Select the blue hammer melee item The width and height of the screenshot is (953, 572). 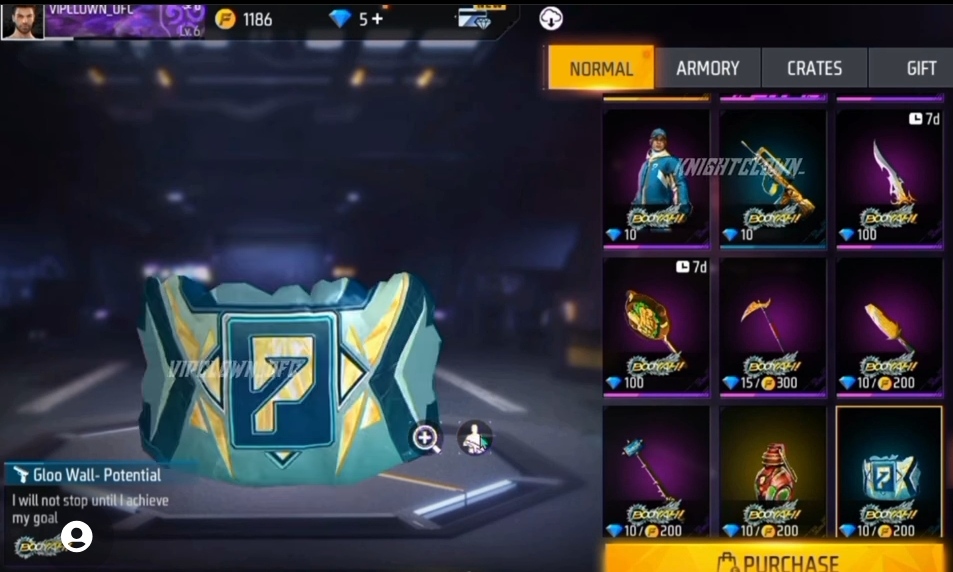[656, 472]
